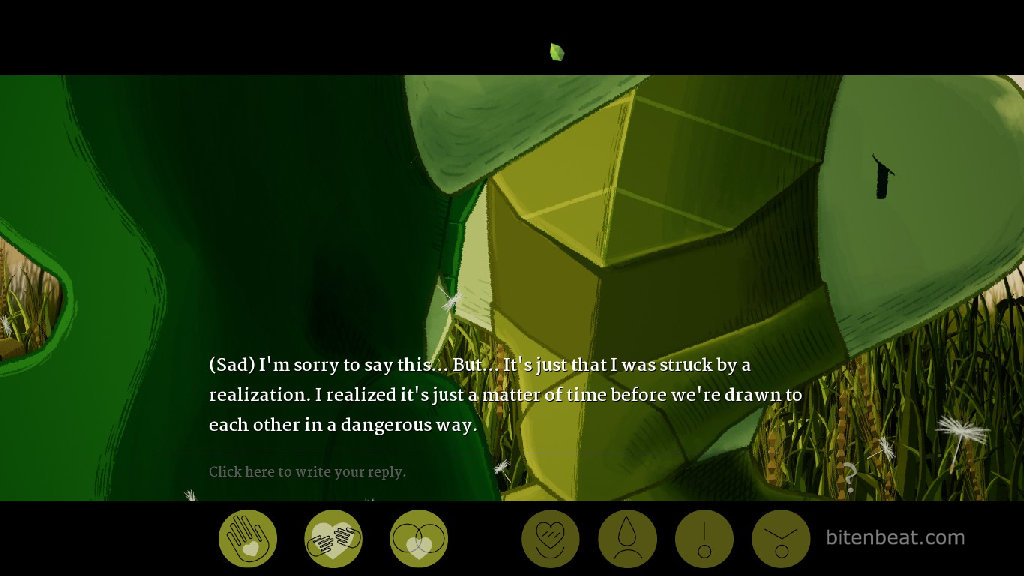
Task: Open the question mark help hint
Action: pyautogui.click(x=849, y=477)
